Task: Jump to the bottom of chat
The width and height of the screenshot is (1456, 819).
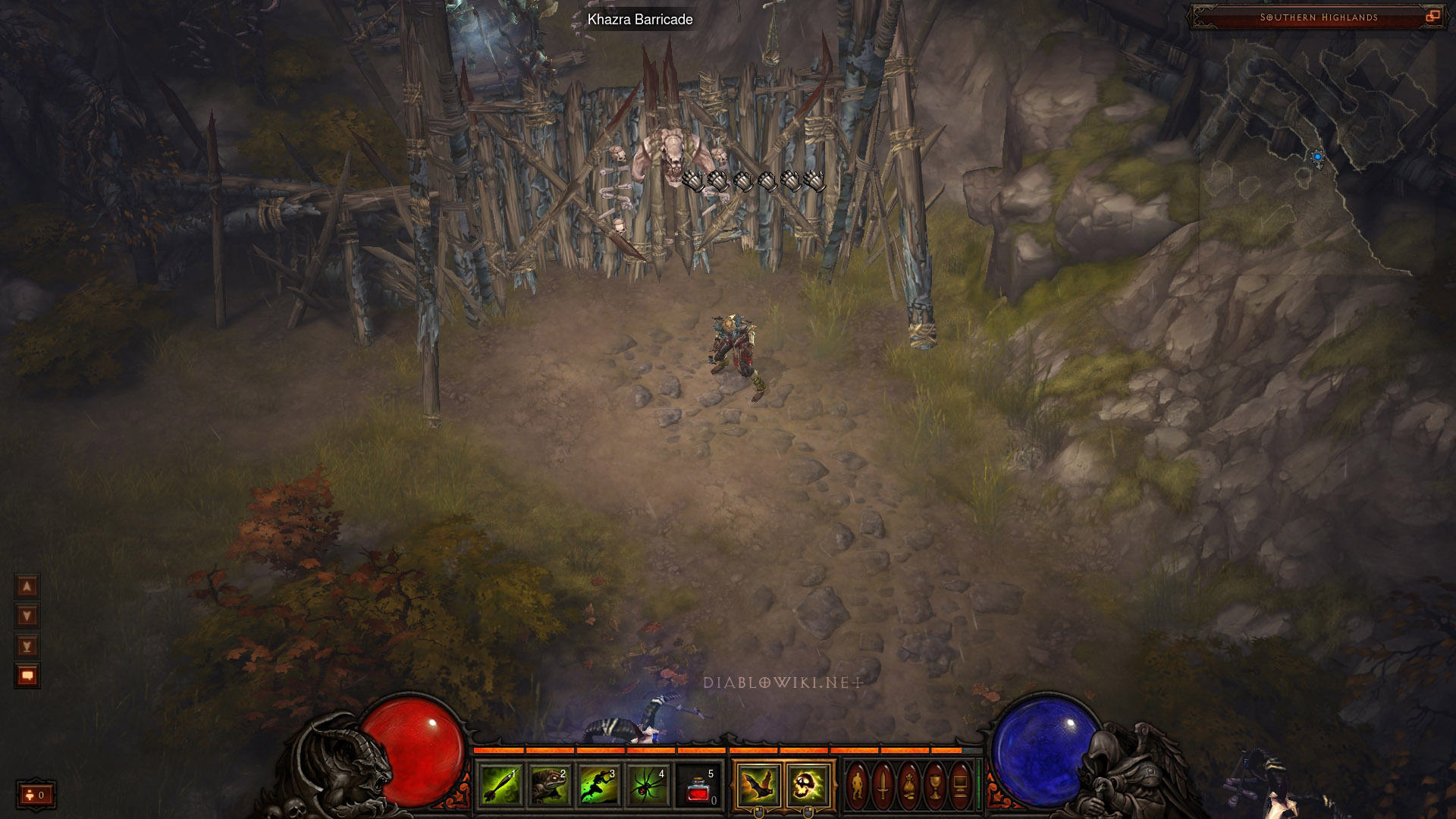Action: [27, 645]
